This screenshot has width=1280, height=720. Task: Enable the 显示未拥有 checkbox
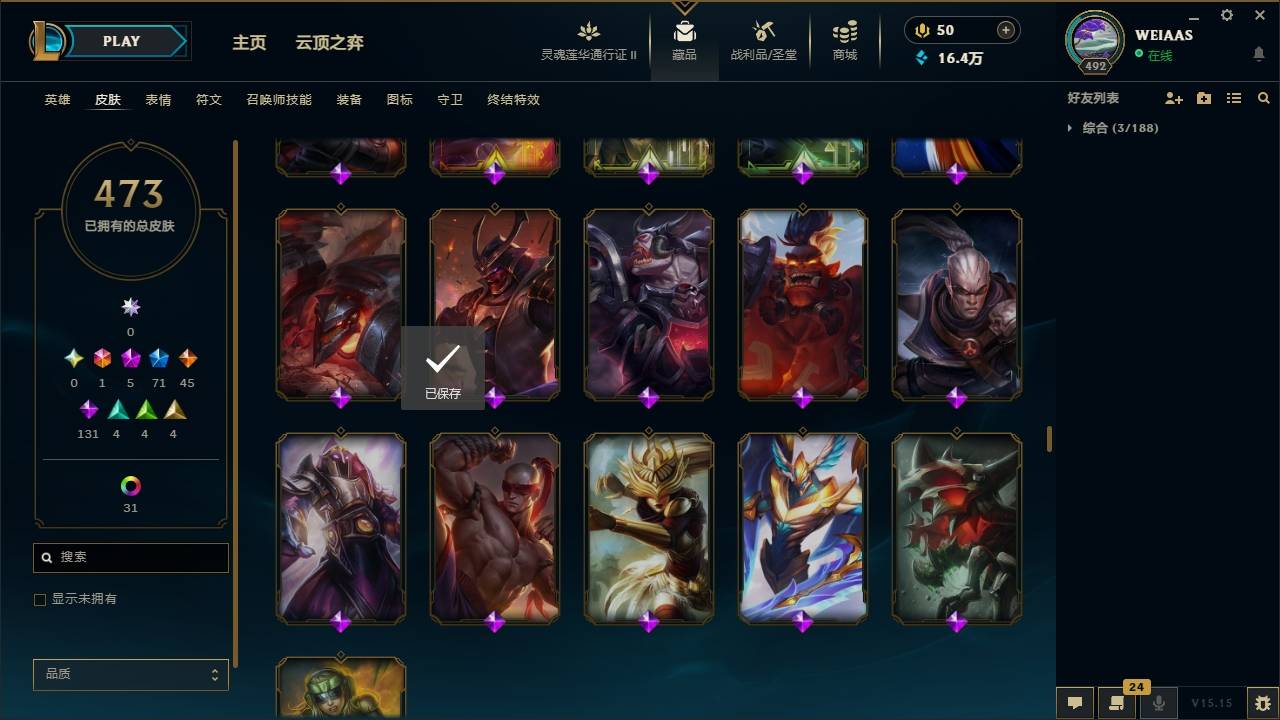[x=40, y=598]
